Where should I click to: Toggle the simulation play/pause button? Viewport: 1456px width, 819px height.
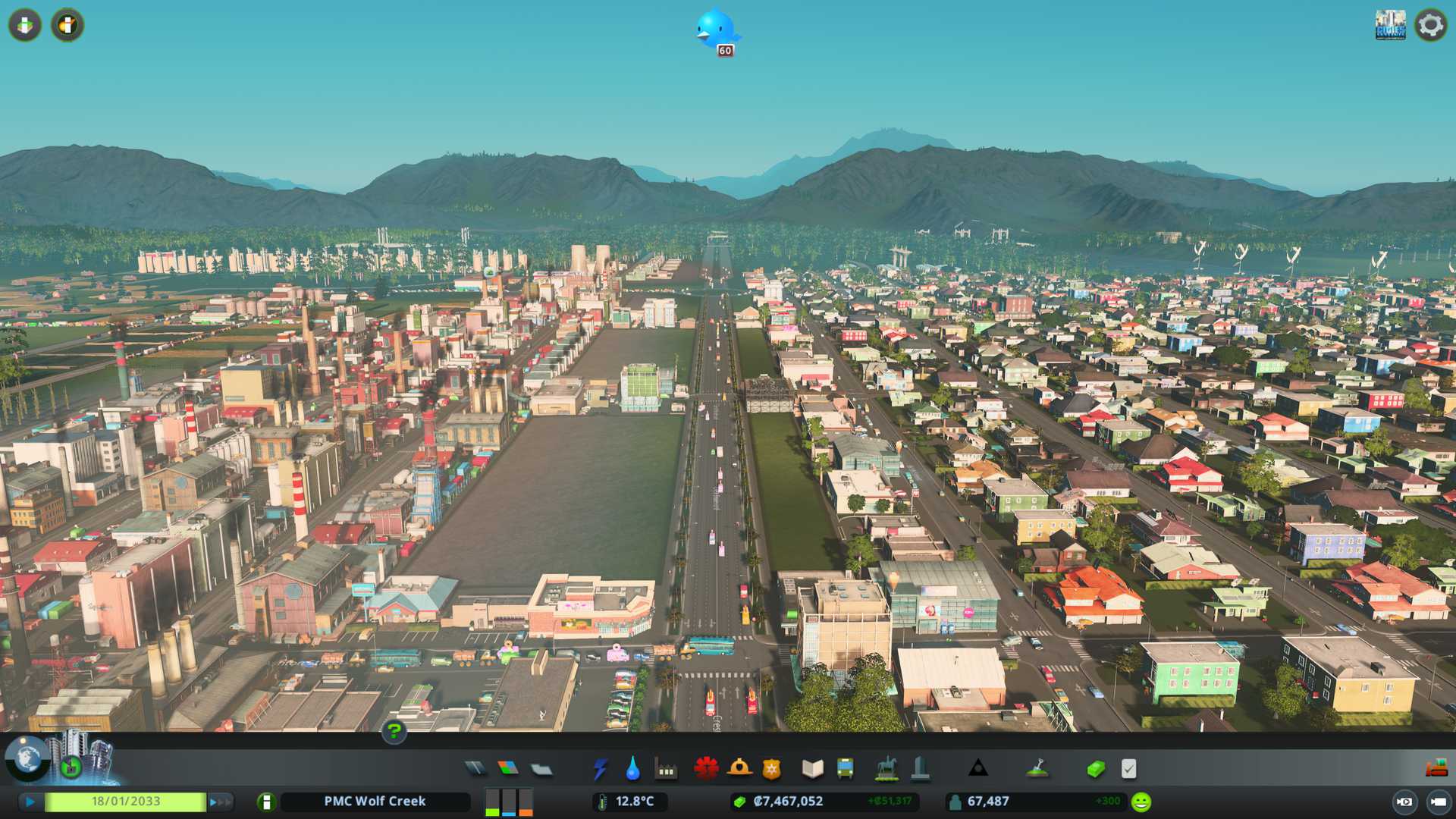click(30, 802)
